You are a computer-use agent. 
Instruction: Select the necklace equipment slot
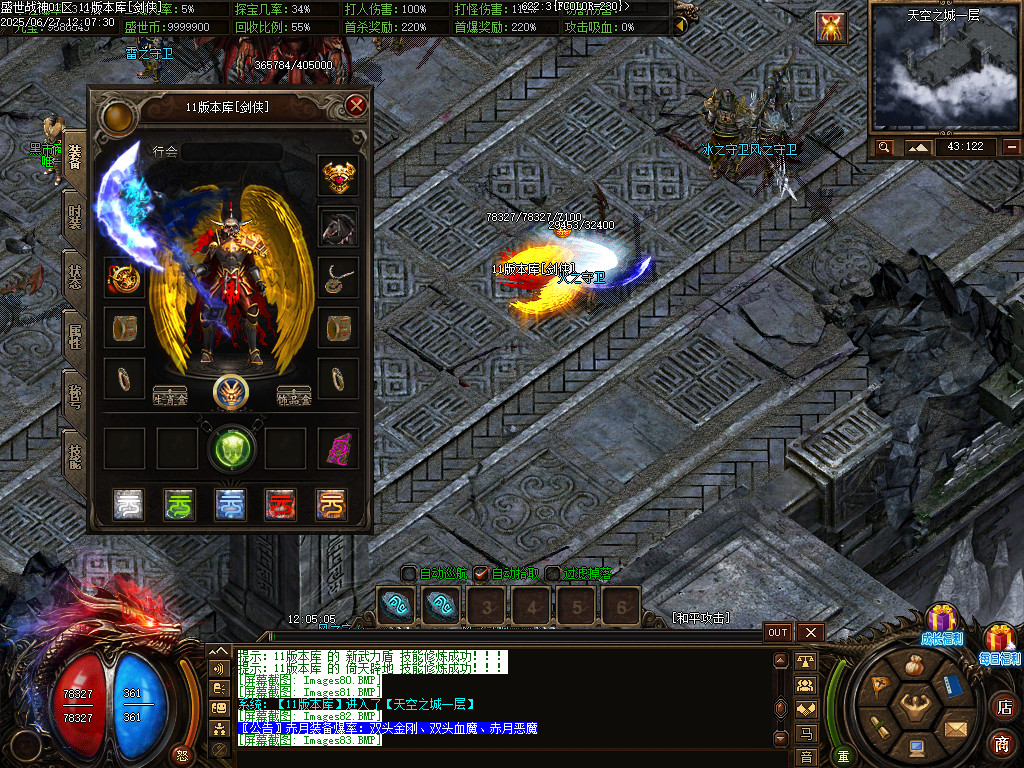coord(338,277)
